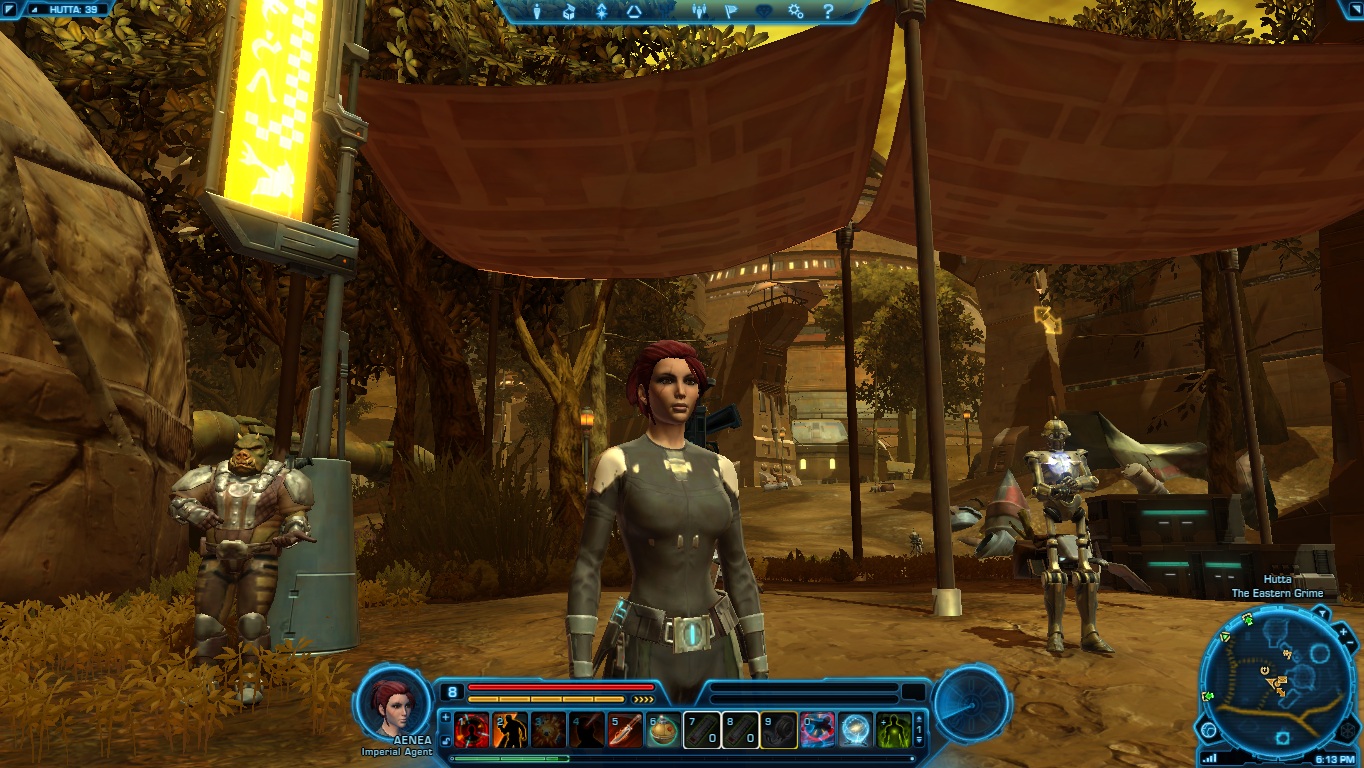
Task: Click the gear preferences icon
Action: tap(796, 12)
